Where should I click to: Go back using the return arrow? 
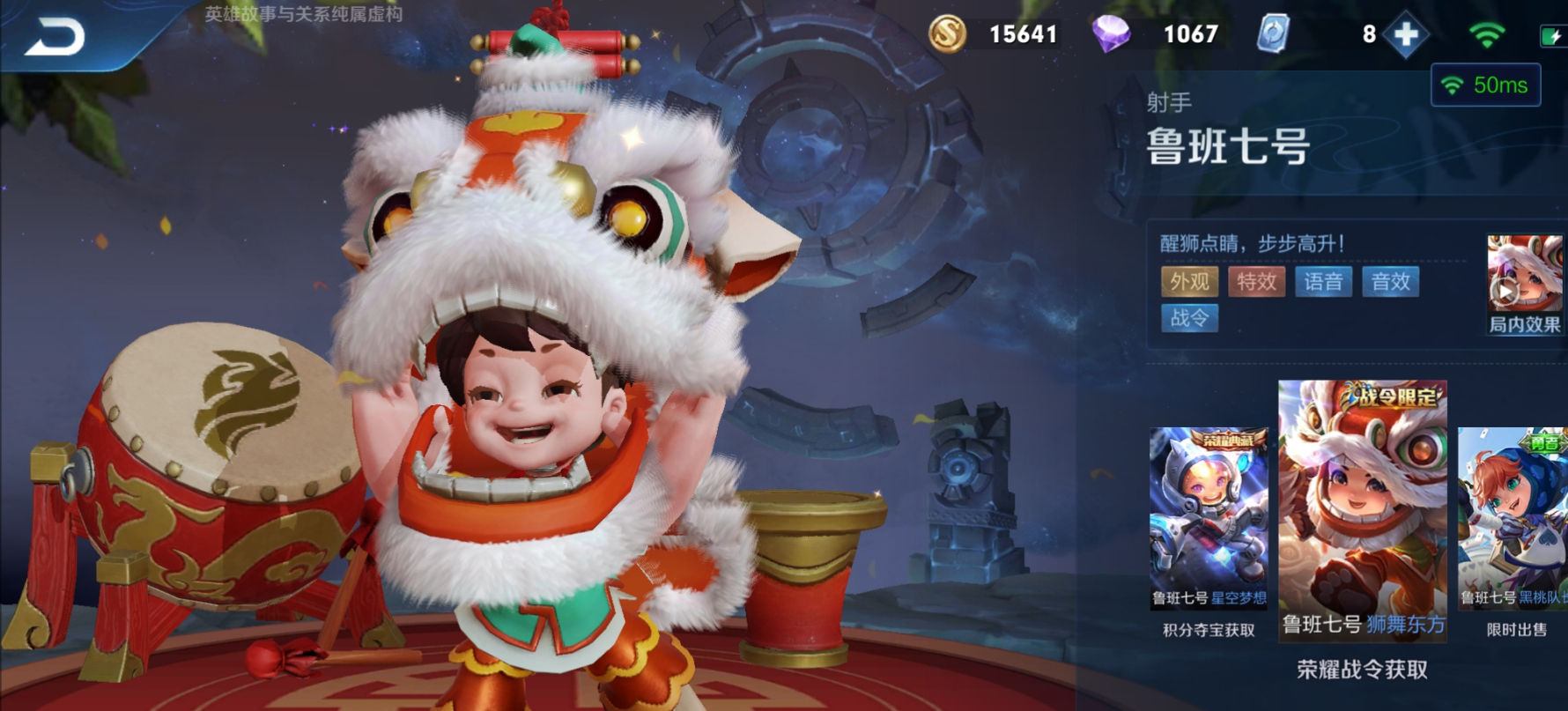coord(55,37)
